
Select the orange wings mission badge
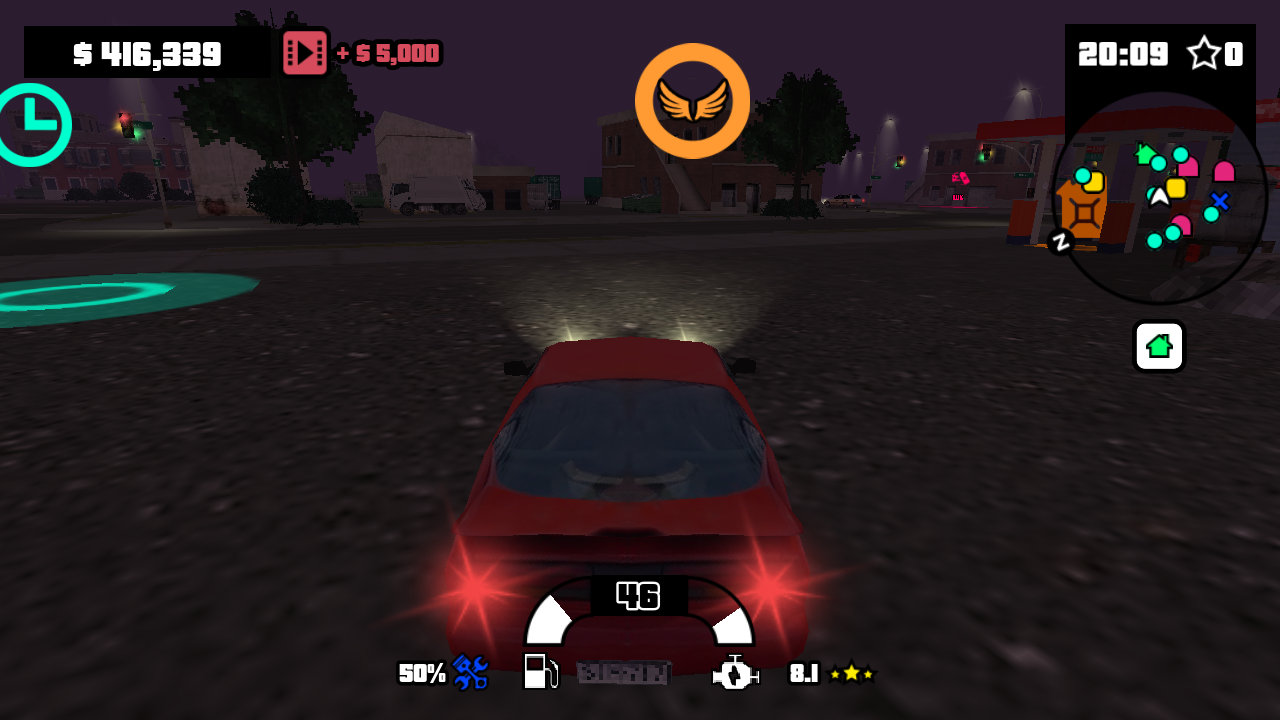coord(692,100)
